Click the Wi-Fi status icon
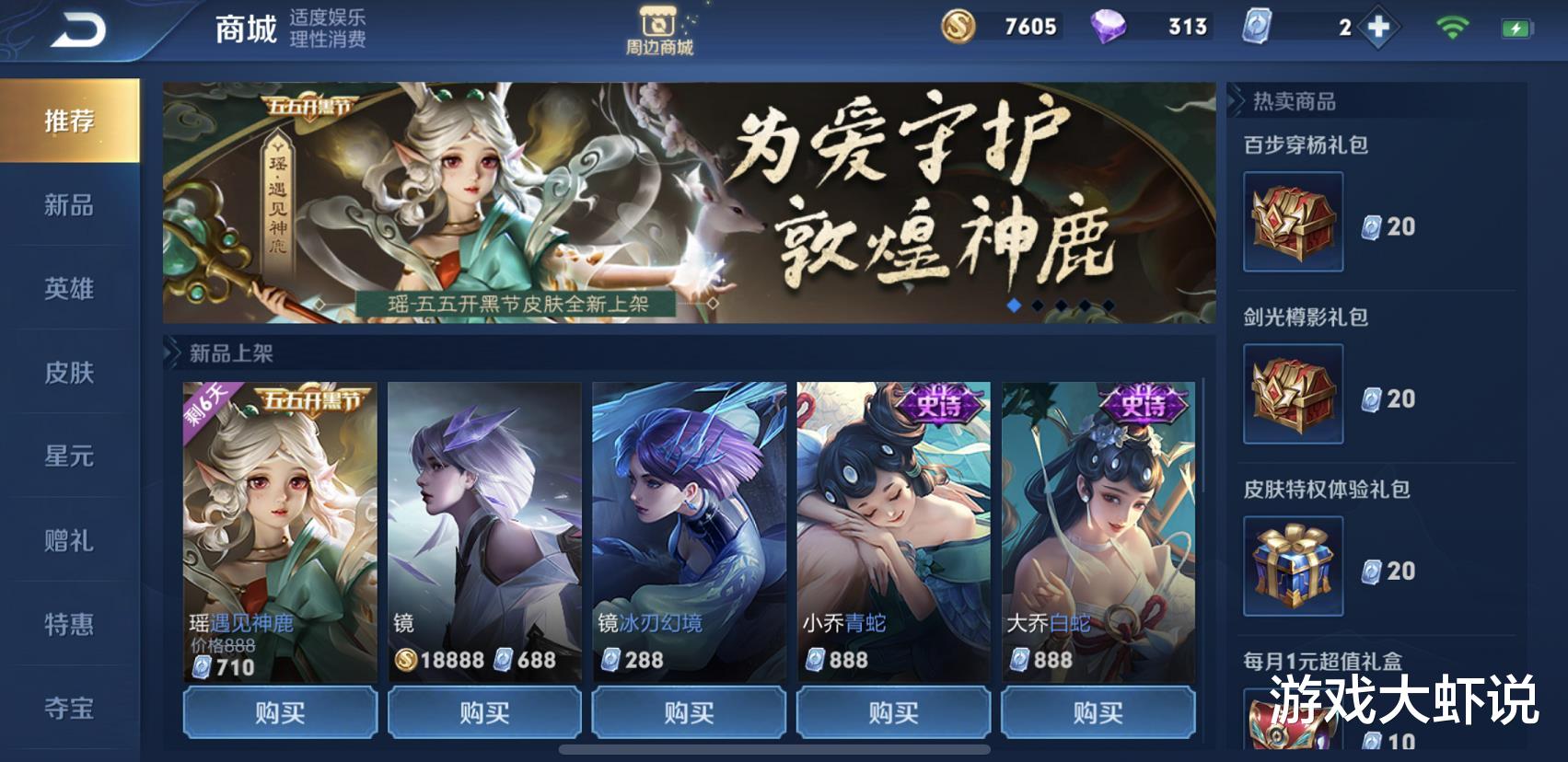 [x=1452, y=28]
